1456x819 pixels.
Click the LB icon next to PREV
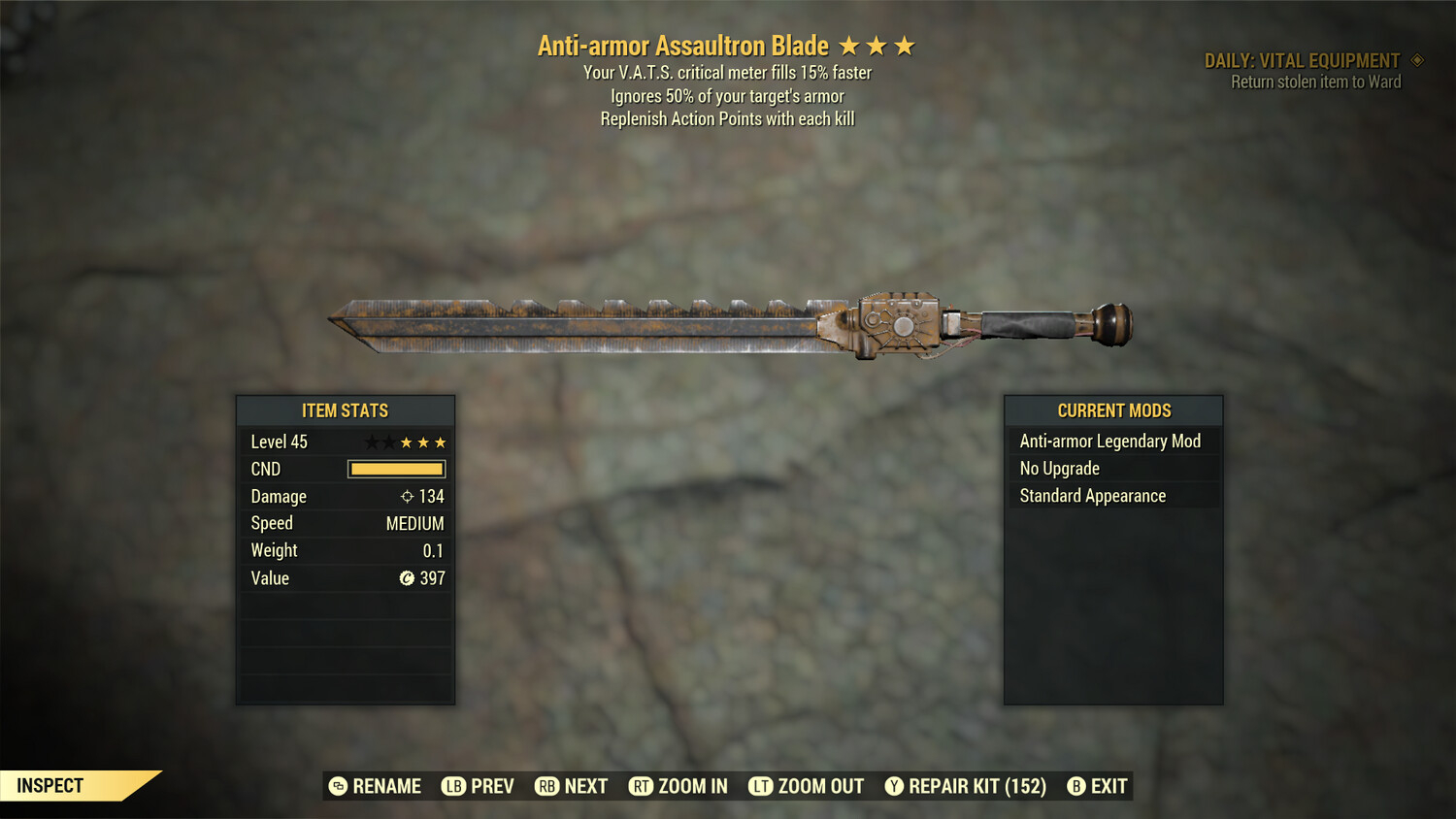click(452, 786)
